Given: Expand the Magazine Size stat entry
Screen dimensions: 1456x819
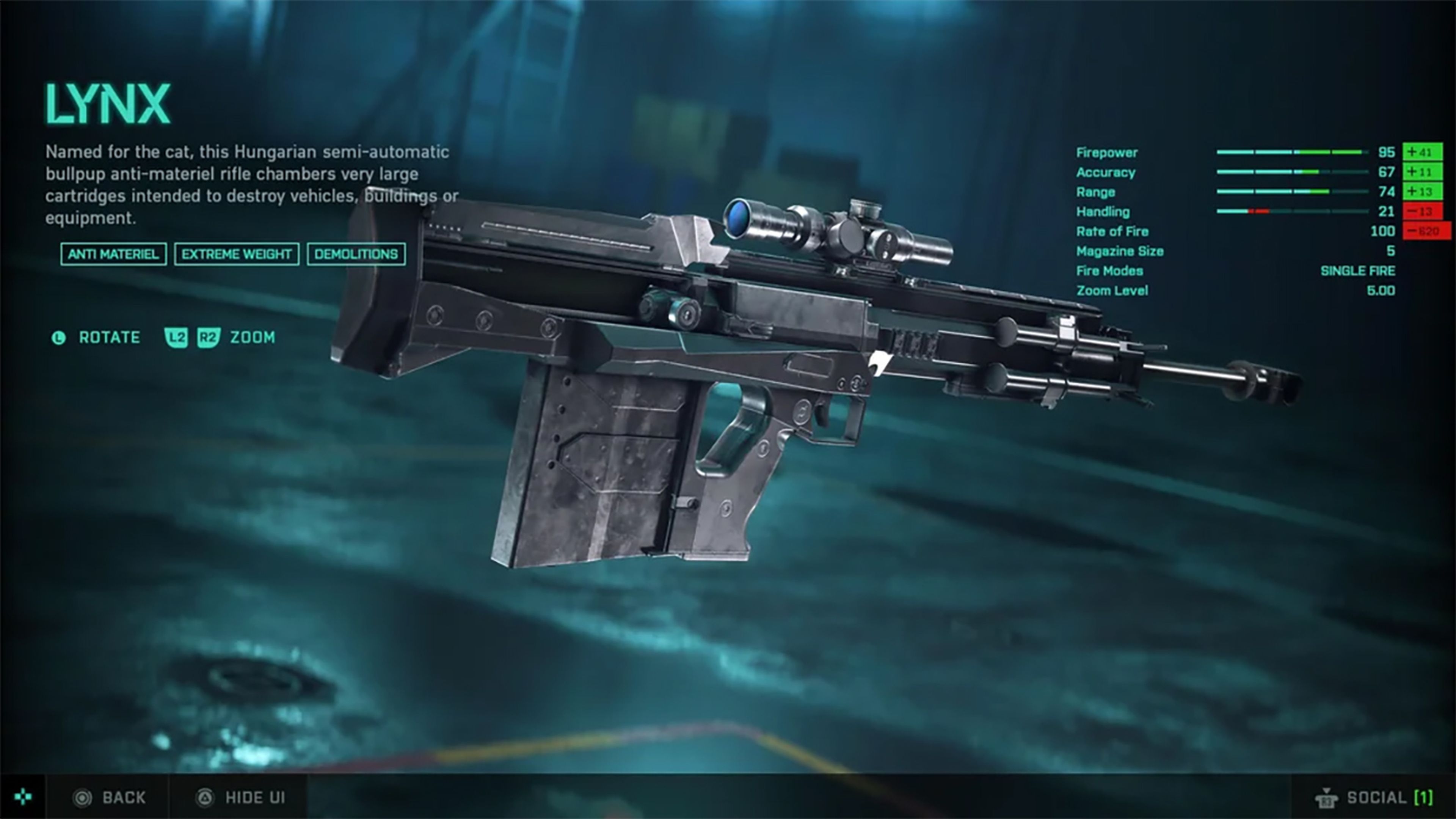Looking at the screenshot, I should pos(1120,251).
